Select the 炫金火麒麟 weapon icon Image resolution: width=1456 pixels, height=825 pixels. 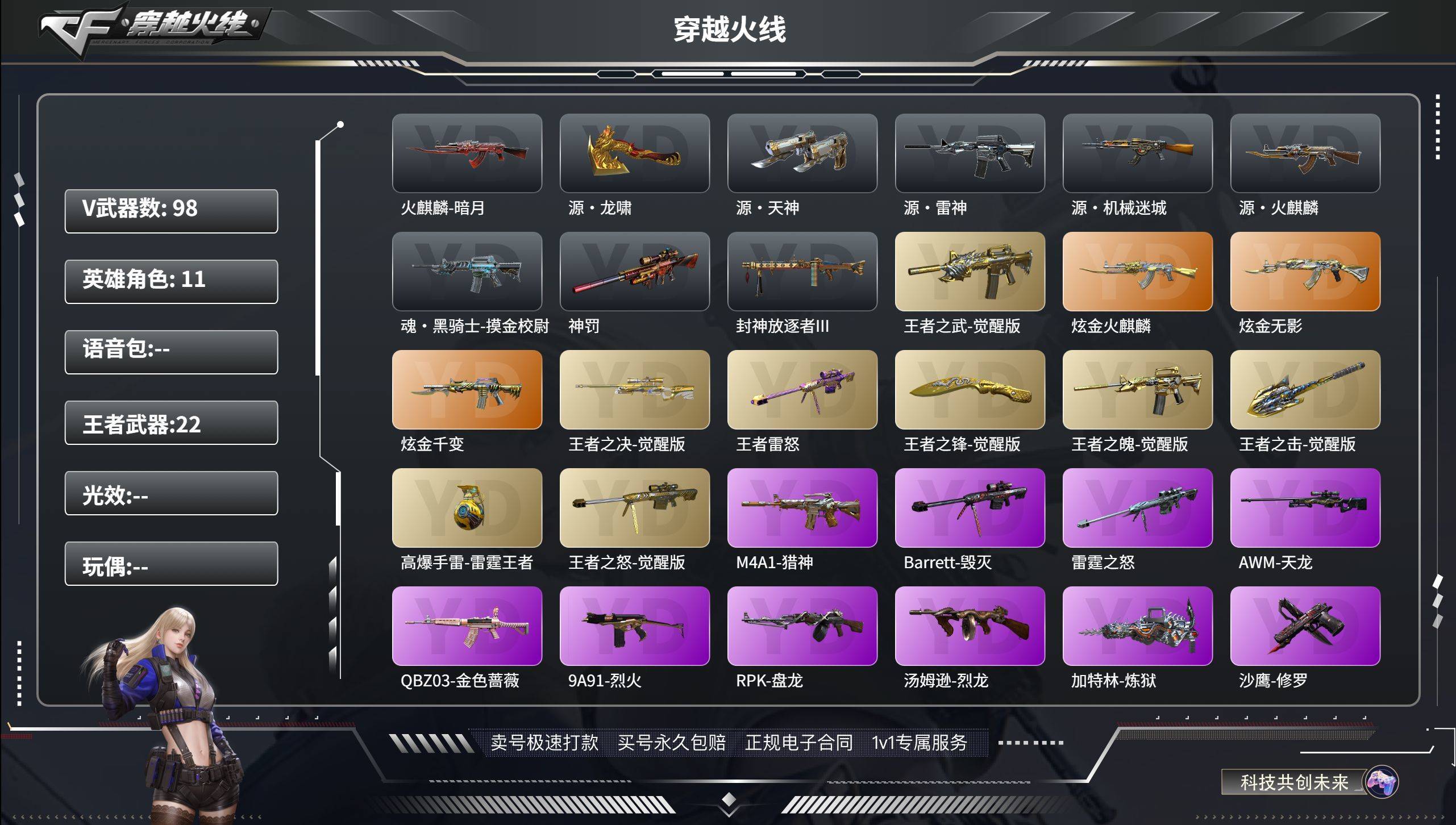click(1138, 273)
